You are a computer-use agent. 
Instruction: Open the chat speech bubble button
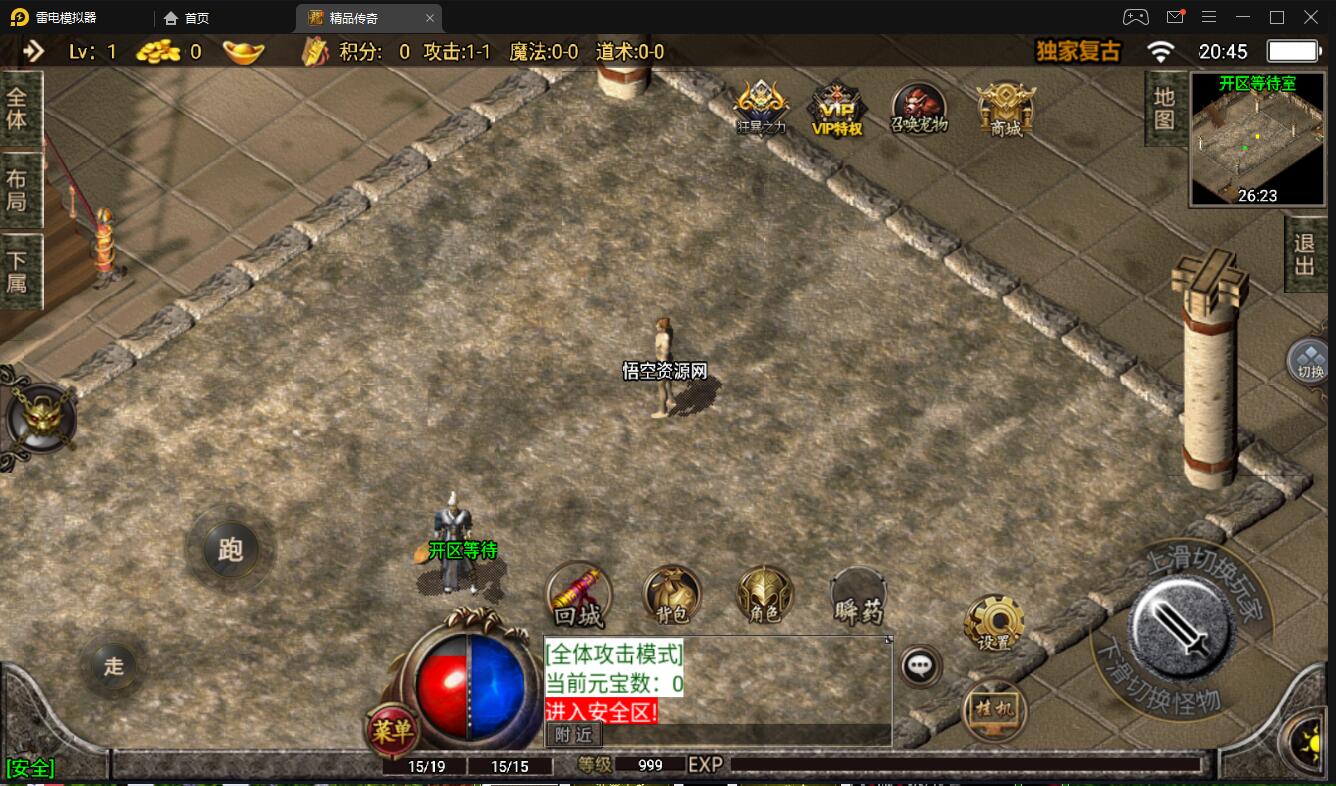(x=919, y=666)
